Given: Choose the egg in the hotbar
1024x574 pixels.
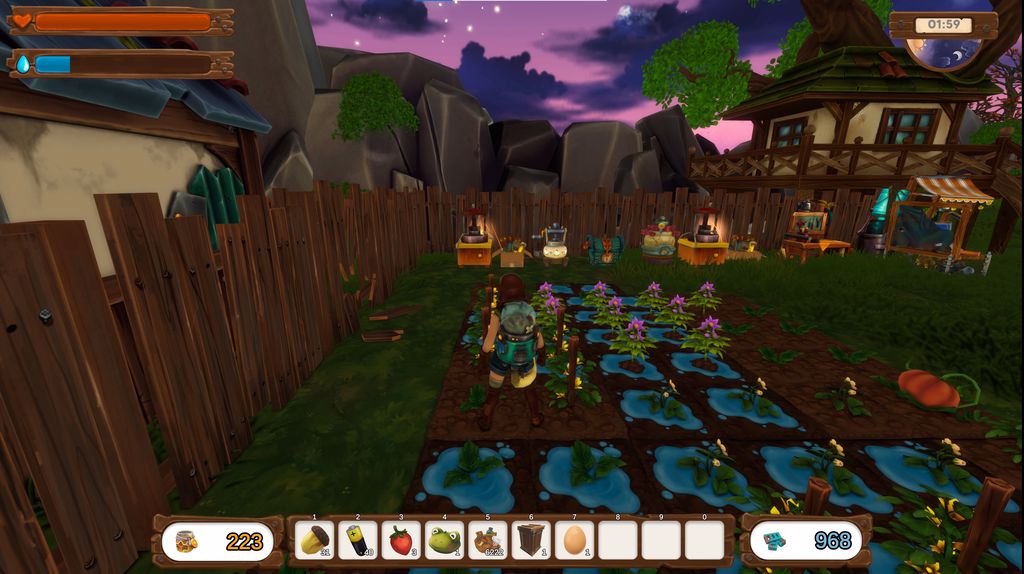Looking at the screenshot, I should [574, 541].
